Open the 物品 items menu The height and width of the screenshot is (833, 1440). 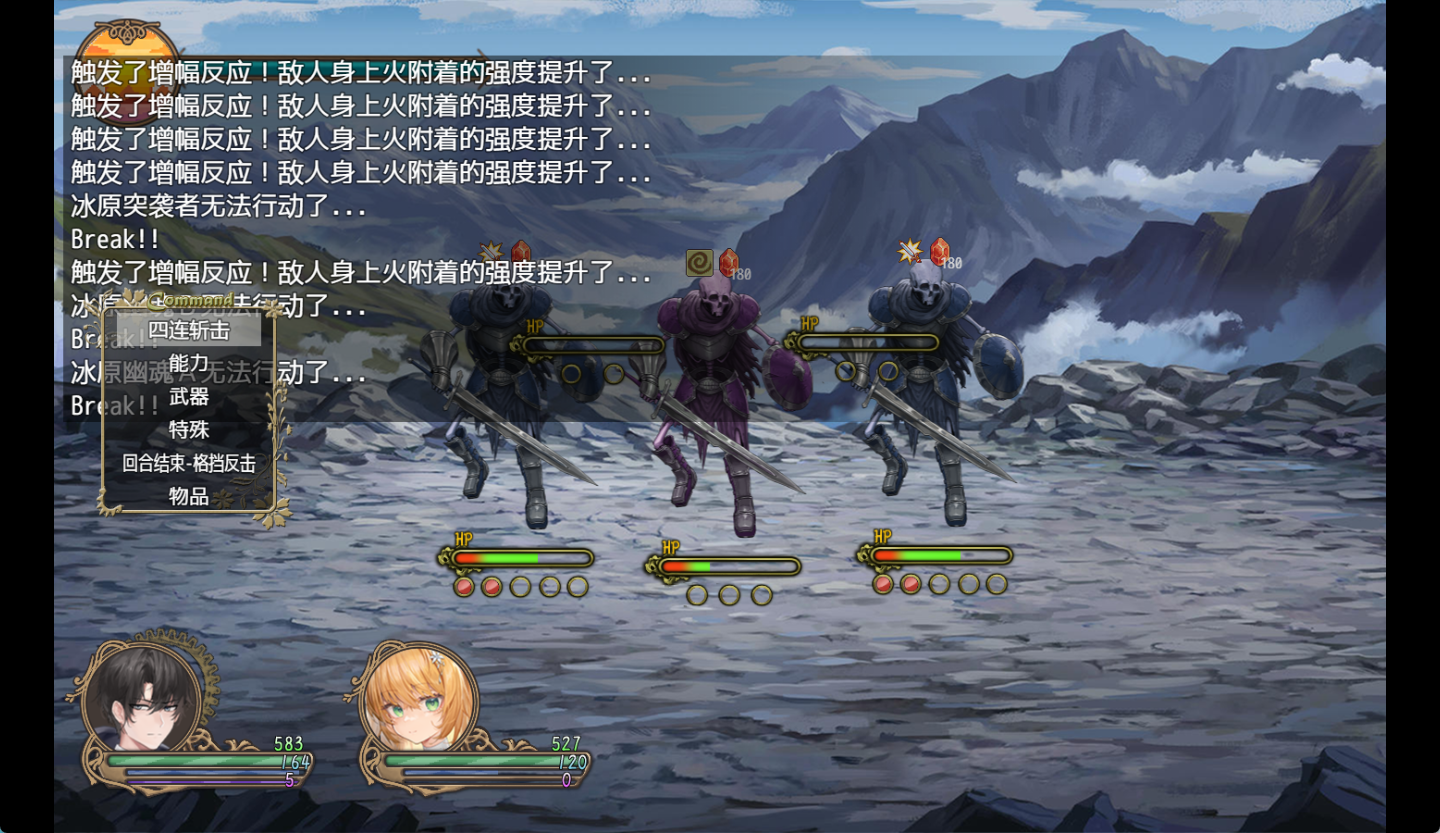[189, 496]
